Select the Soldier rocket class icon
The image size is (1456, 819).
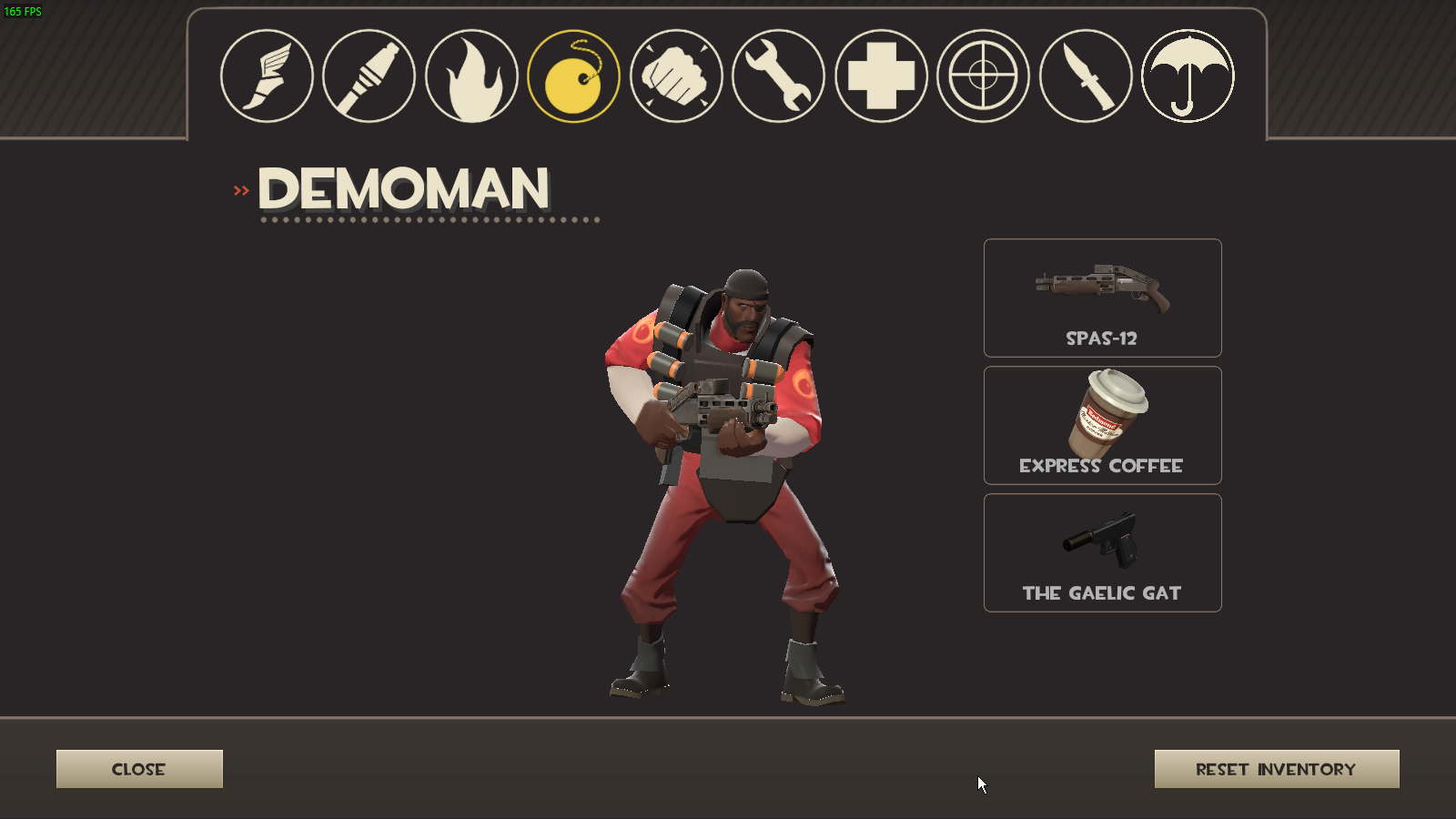pos(369,76)
